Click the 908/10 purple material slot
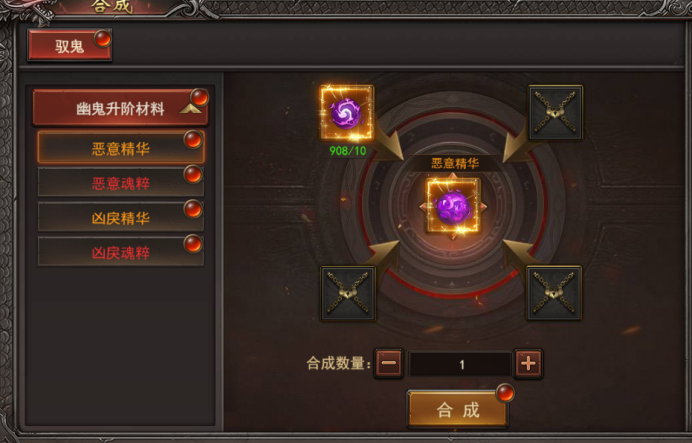Viewport: 692px width, 443px height. click(x=346, y=112)
